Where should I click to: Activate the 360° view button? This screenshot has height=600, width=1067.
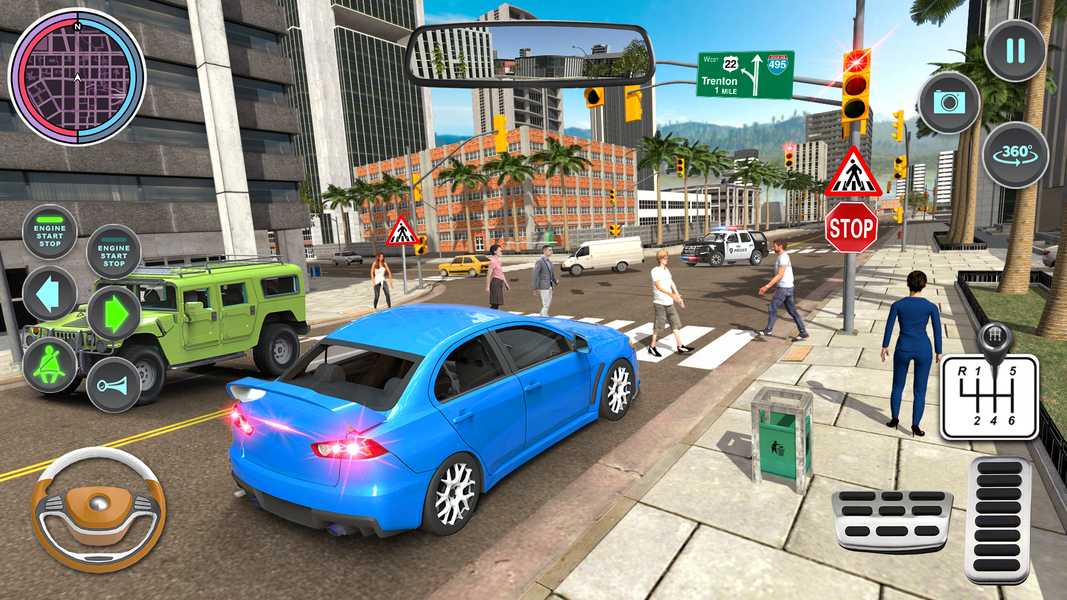coord(1014,155)
